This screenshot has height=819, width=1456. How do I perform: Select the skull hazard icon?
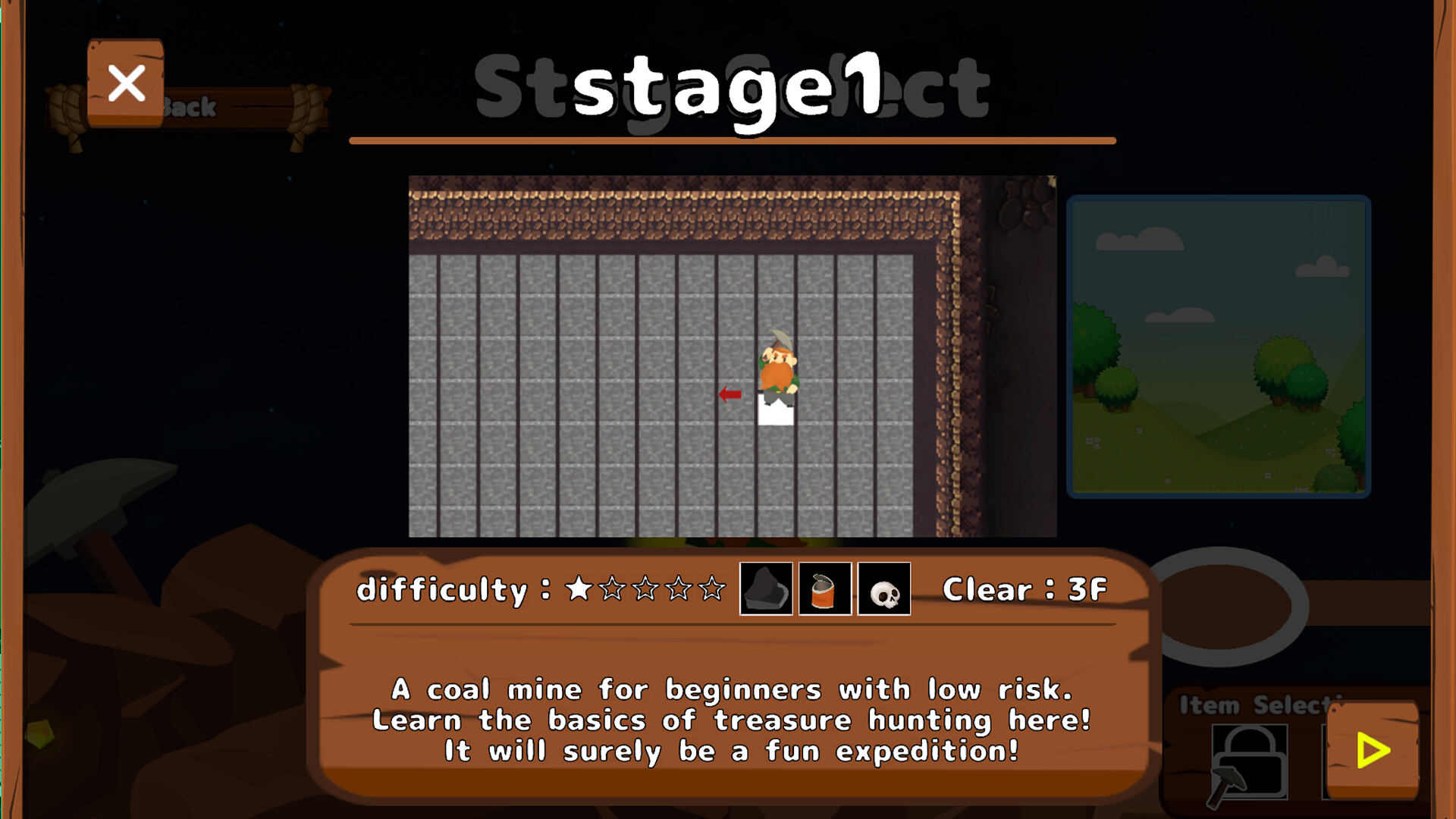(x=883, y=589)
